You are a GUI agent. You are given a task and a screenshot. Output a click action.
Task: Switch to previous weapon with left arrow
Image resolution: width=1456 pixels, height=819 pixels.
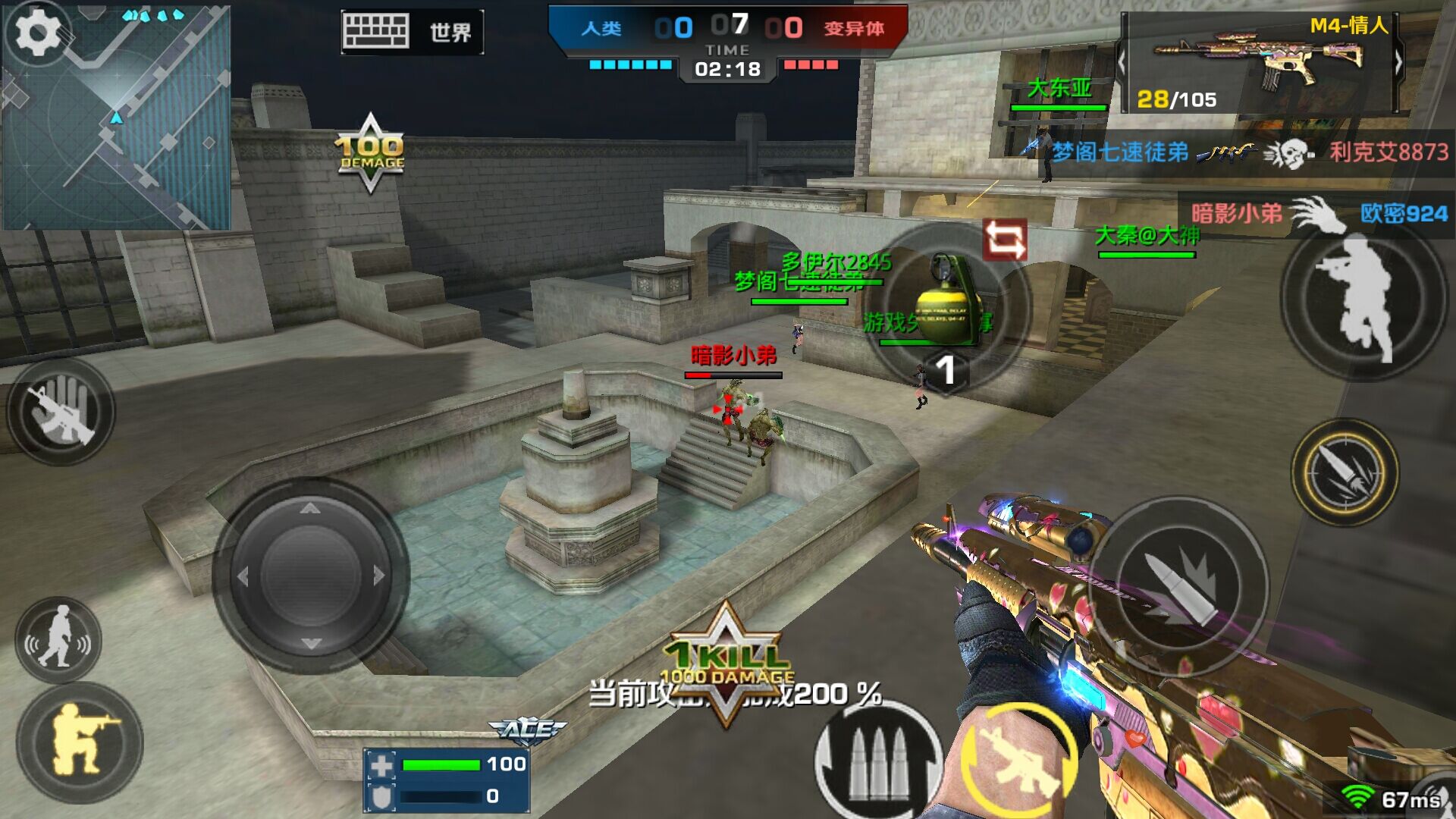[x=1122, y=63]
